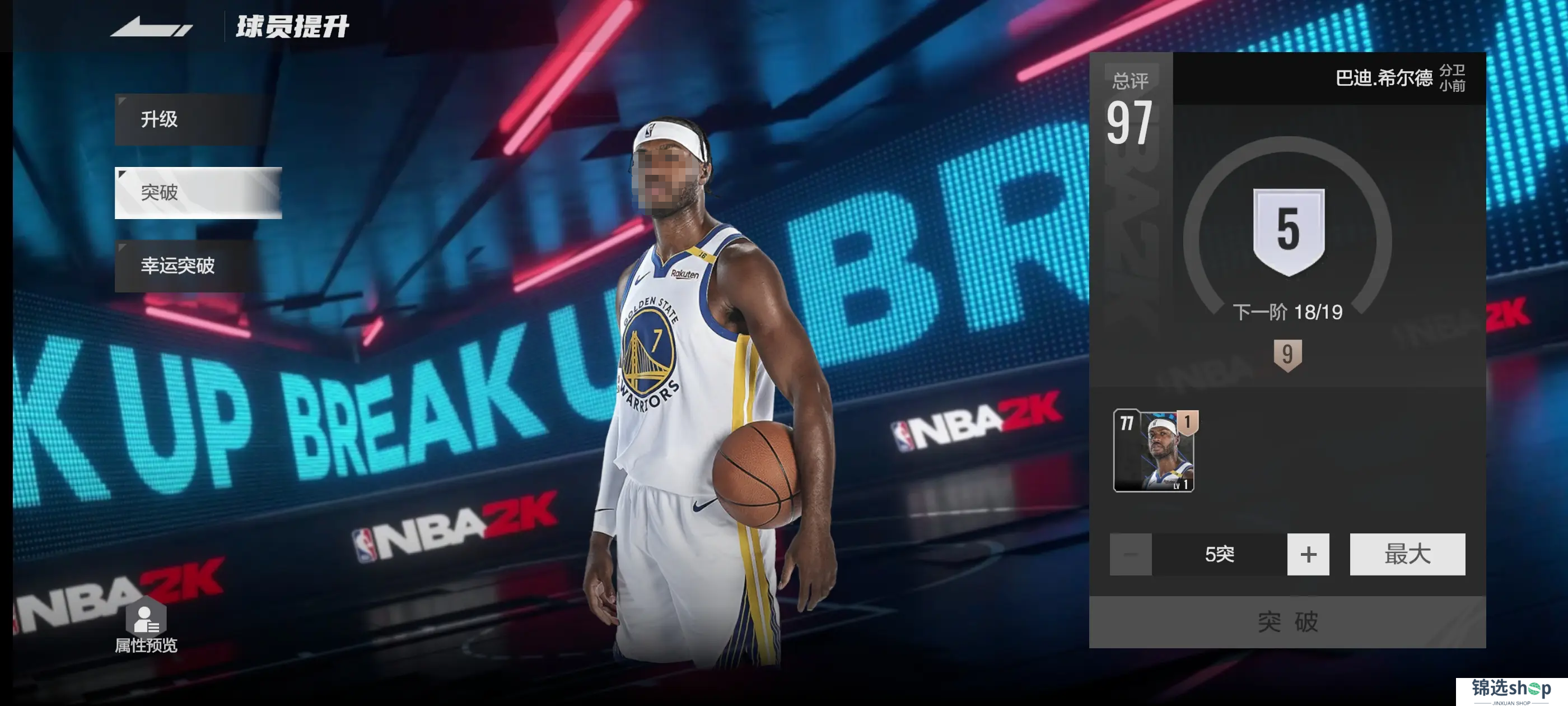Open 属性预览 attribute preview
Image resolution: width=1568 pixels, height=706 pixels.
[146, 629]
